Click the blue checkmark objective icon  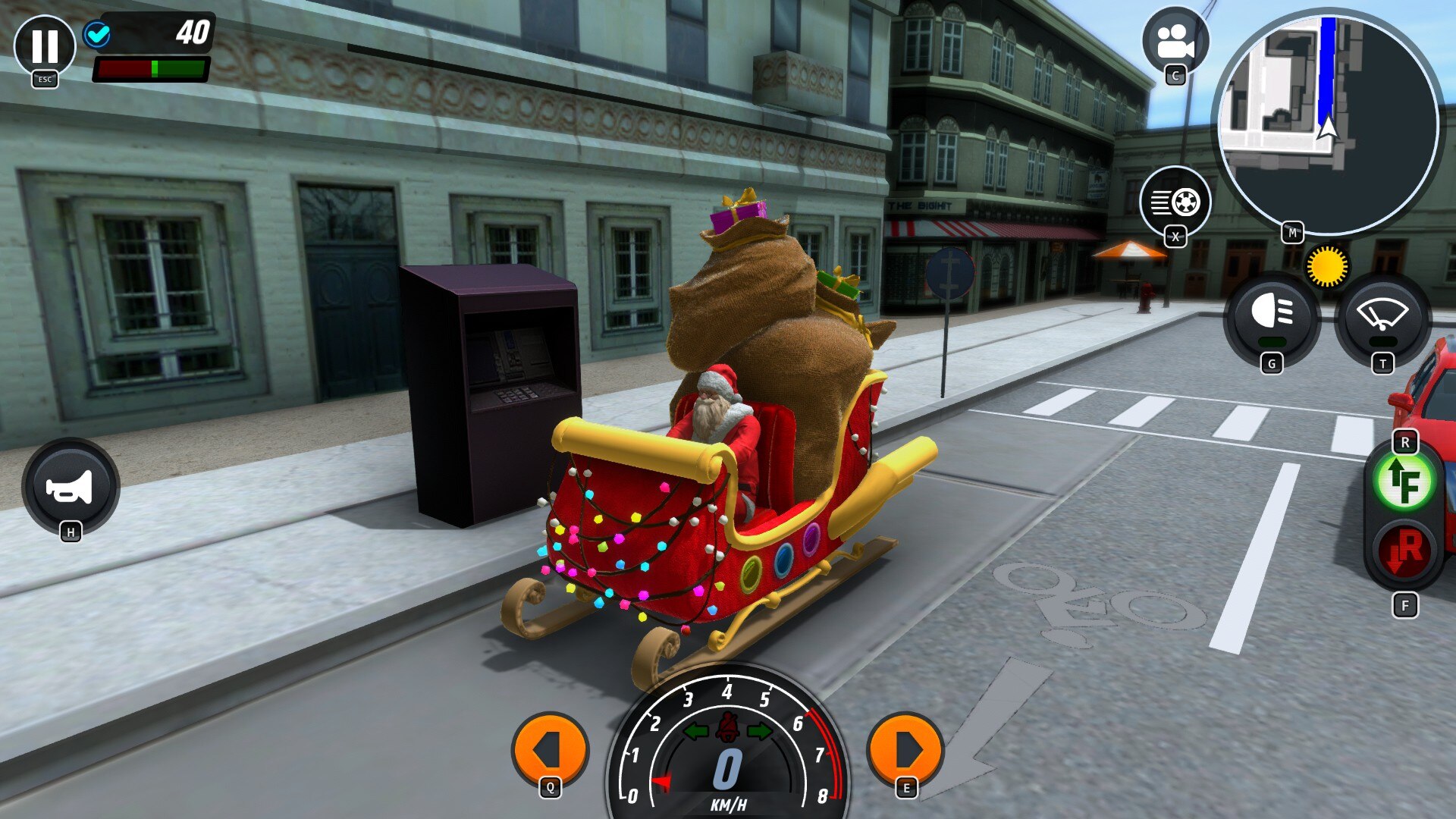(x=97, y=34)
